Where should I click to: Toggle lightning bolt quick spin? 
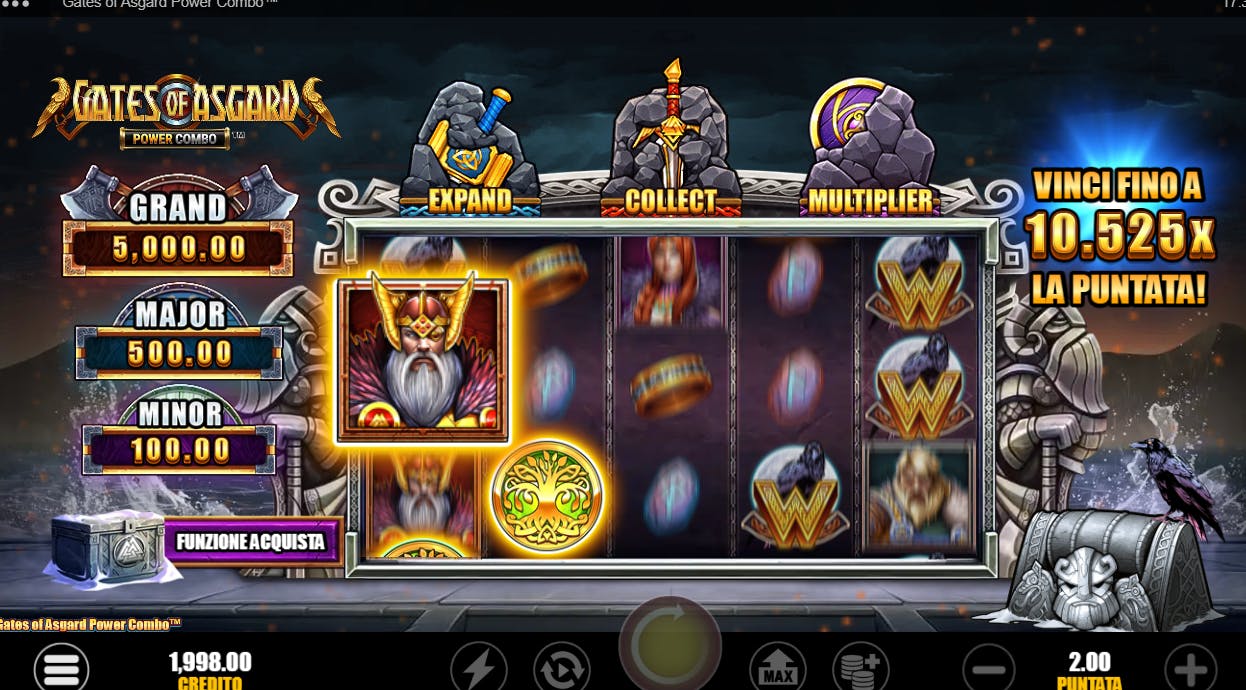[479, 667]
